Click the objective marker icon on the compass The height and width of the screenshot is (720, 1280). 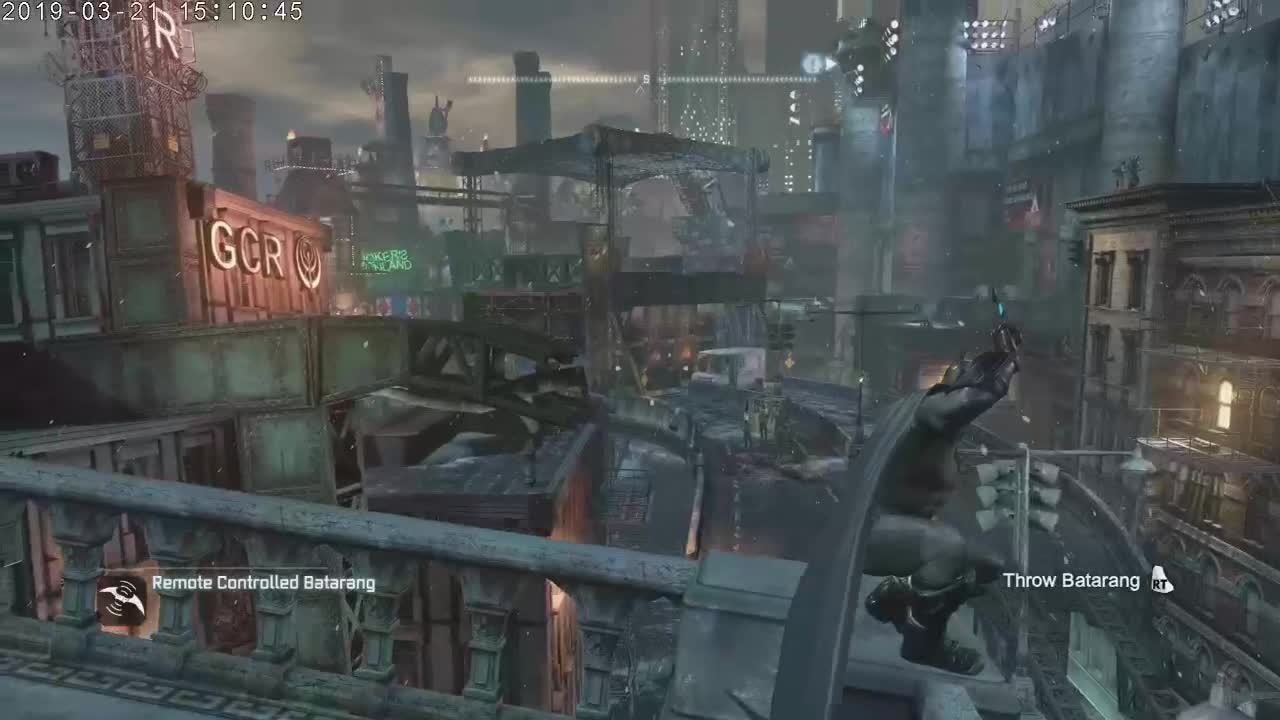point(810,62)
